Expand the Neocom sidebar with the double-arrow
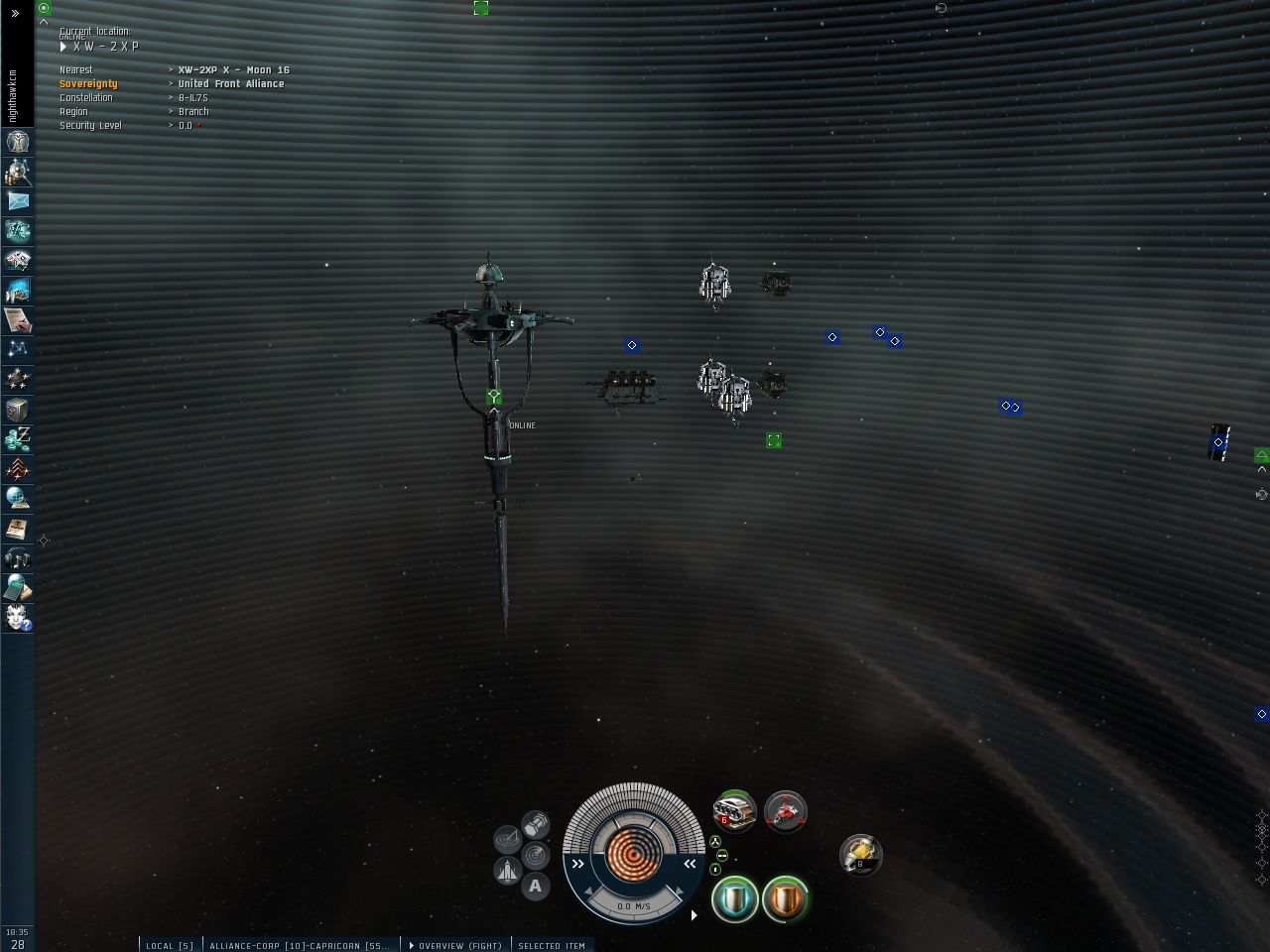 (15, 13)
